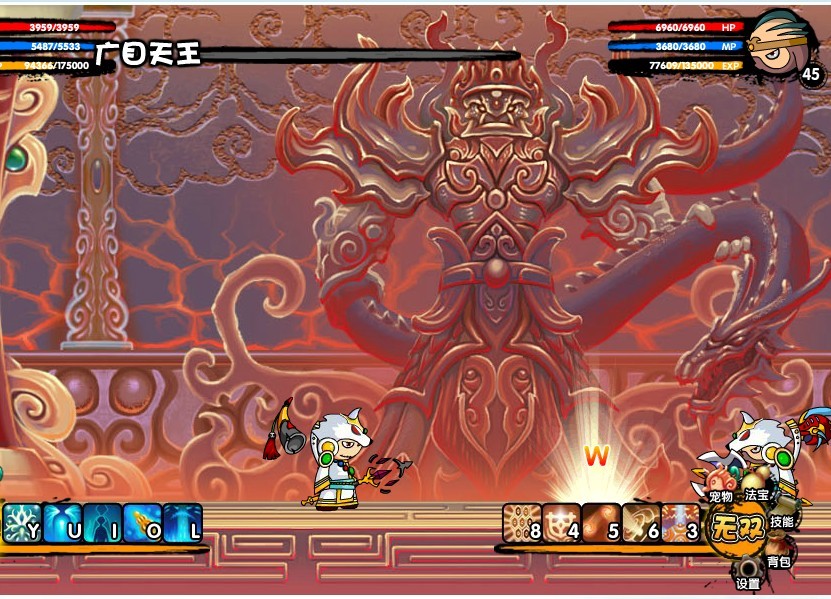
Task: Cast the fiery projectile skill labeled O
Action: point(142,524)
